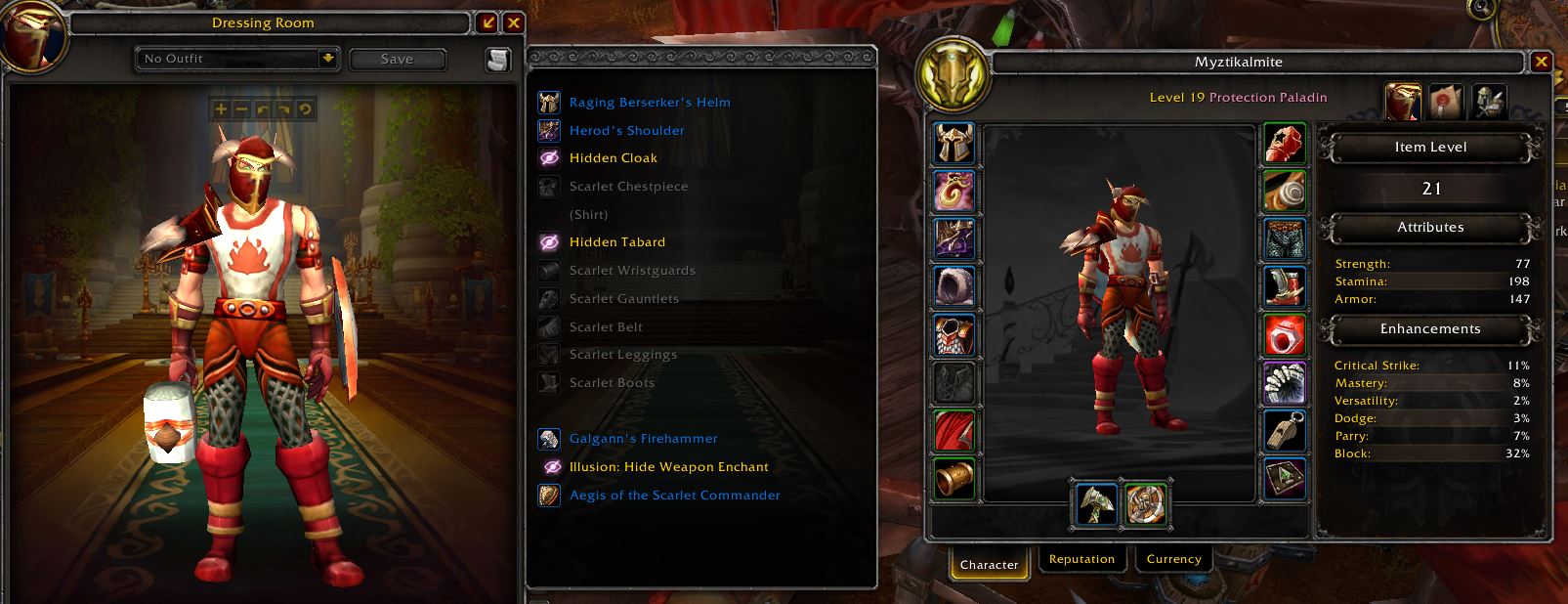This screenshot has width=1568, height=604.
Task: Click the red ring equipment slot
Action: click(x=1285, y=335)
